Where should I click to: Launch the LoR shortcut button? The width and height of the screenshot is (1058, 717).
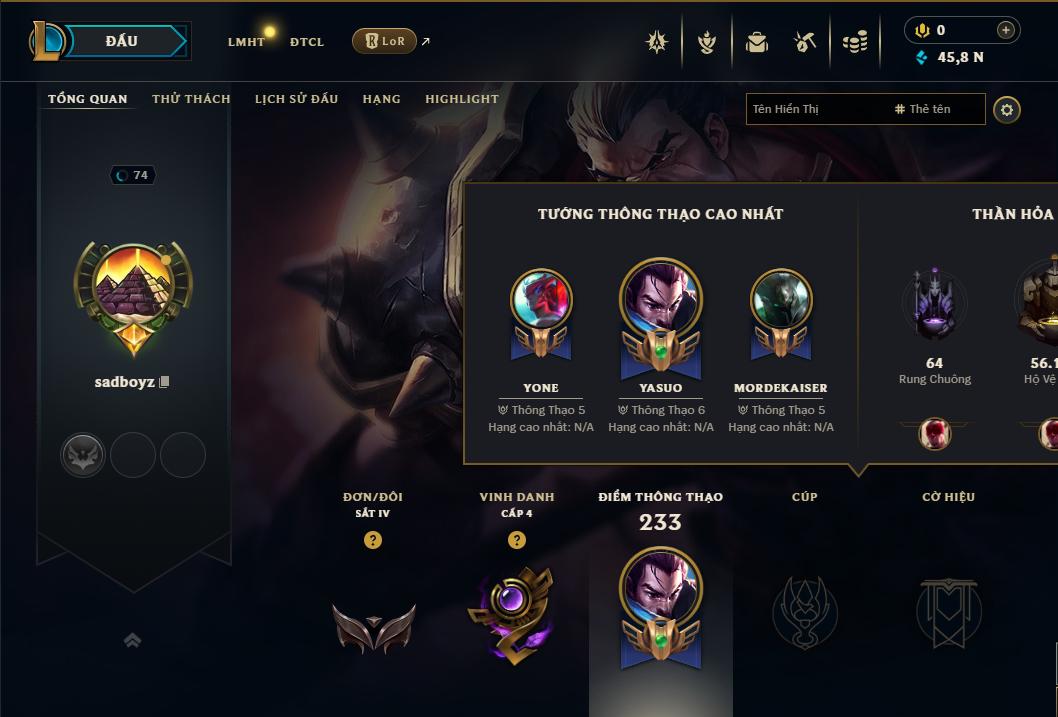(x=384, y=41)
